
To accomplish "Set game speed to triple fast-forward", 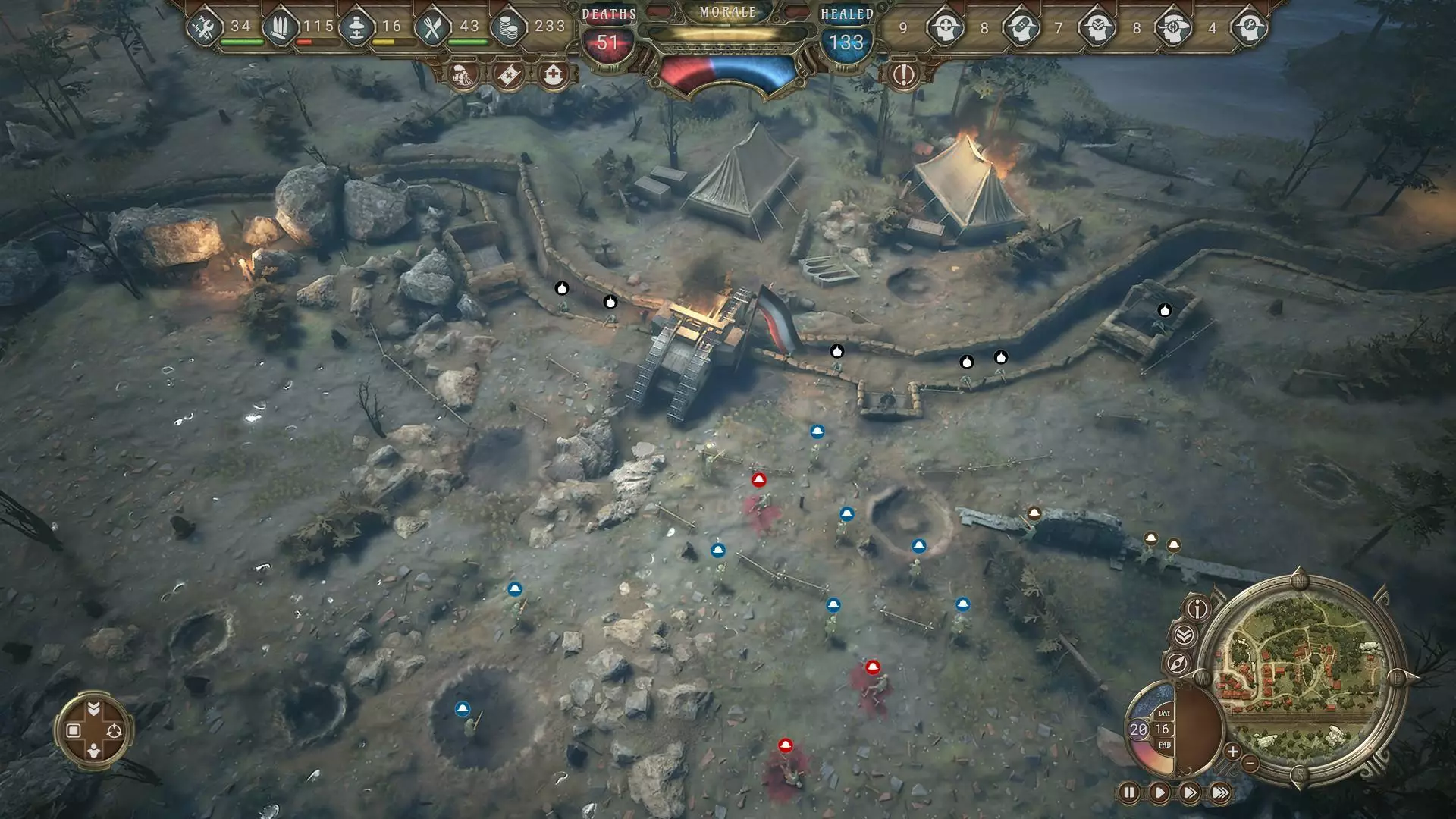I will click(x=1220, y=793).
